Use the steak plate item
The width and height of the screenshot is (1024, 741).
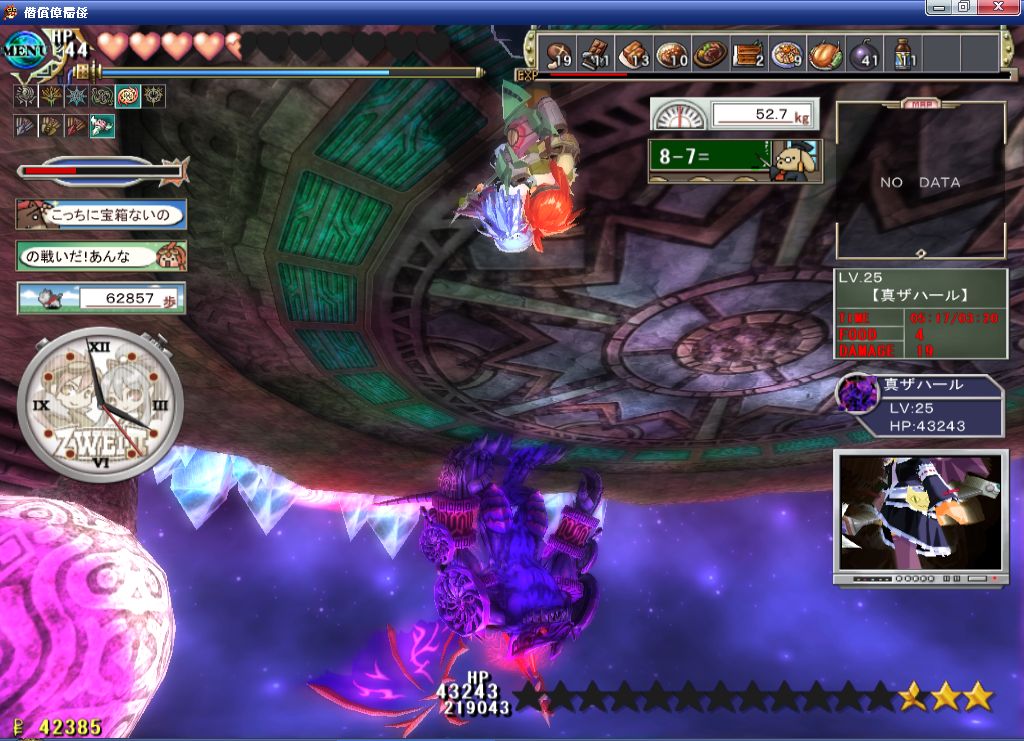[710, 53]
